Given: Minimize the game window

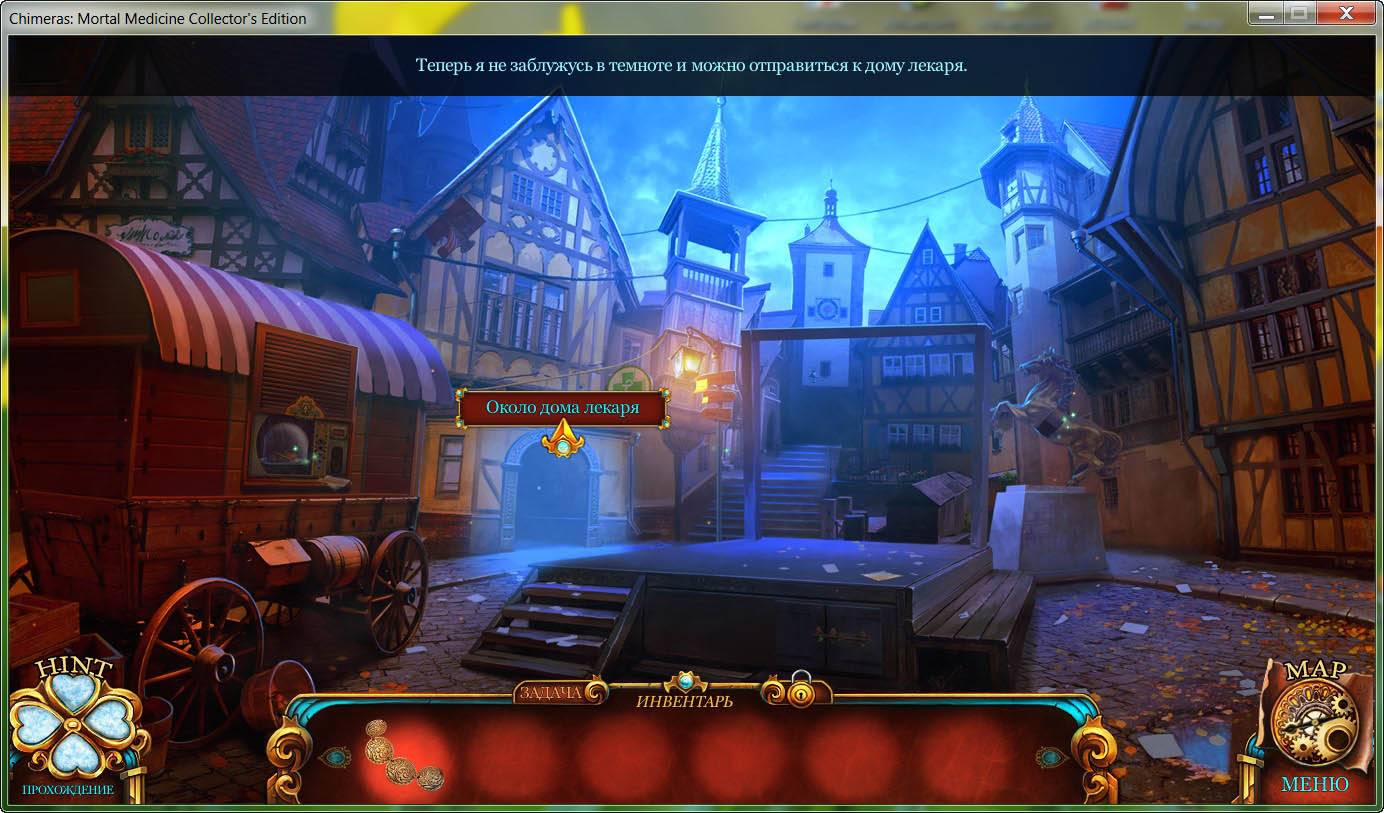Looking at the screenshot, I should coord(1265,13).
